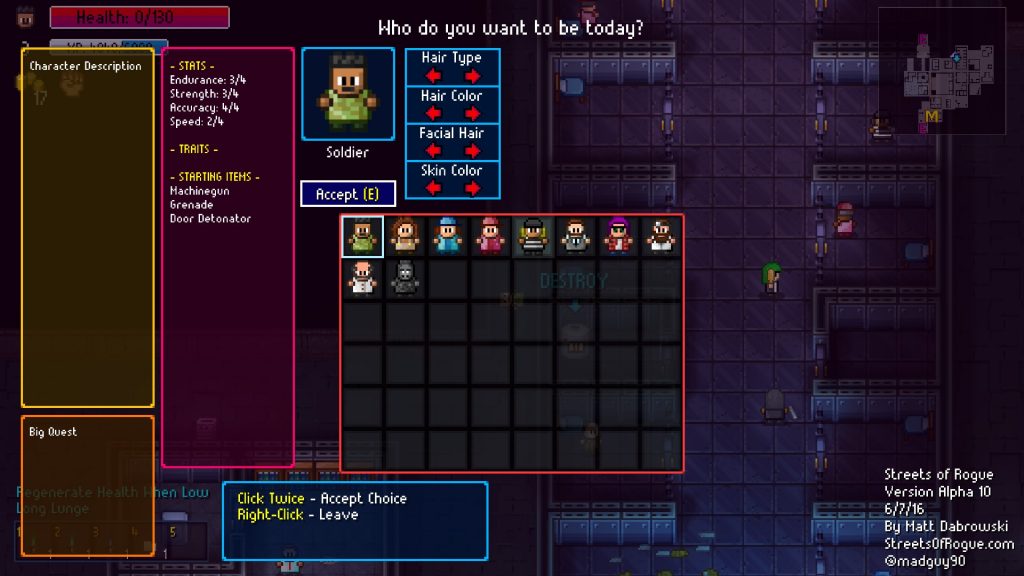The image size is (1024, 576).
Task: Click the minimap in the corner
Action: [x=942, y=70]
